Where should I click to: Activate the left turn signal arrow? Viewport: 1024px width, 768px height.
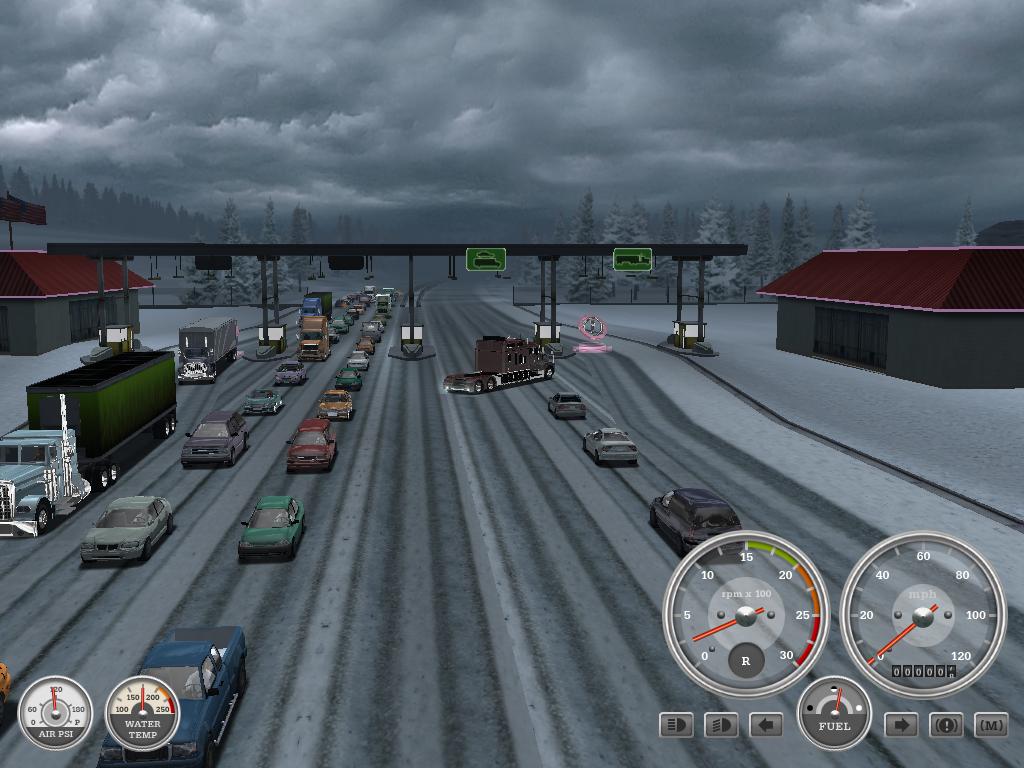pyautogui.click(x=766, y=725)
